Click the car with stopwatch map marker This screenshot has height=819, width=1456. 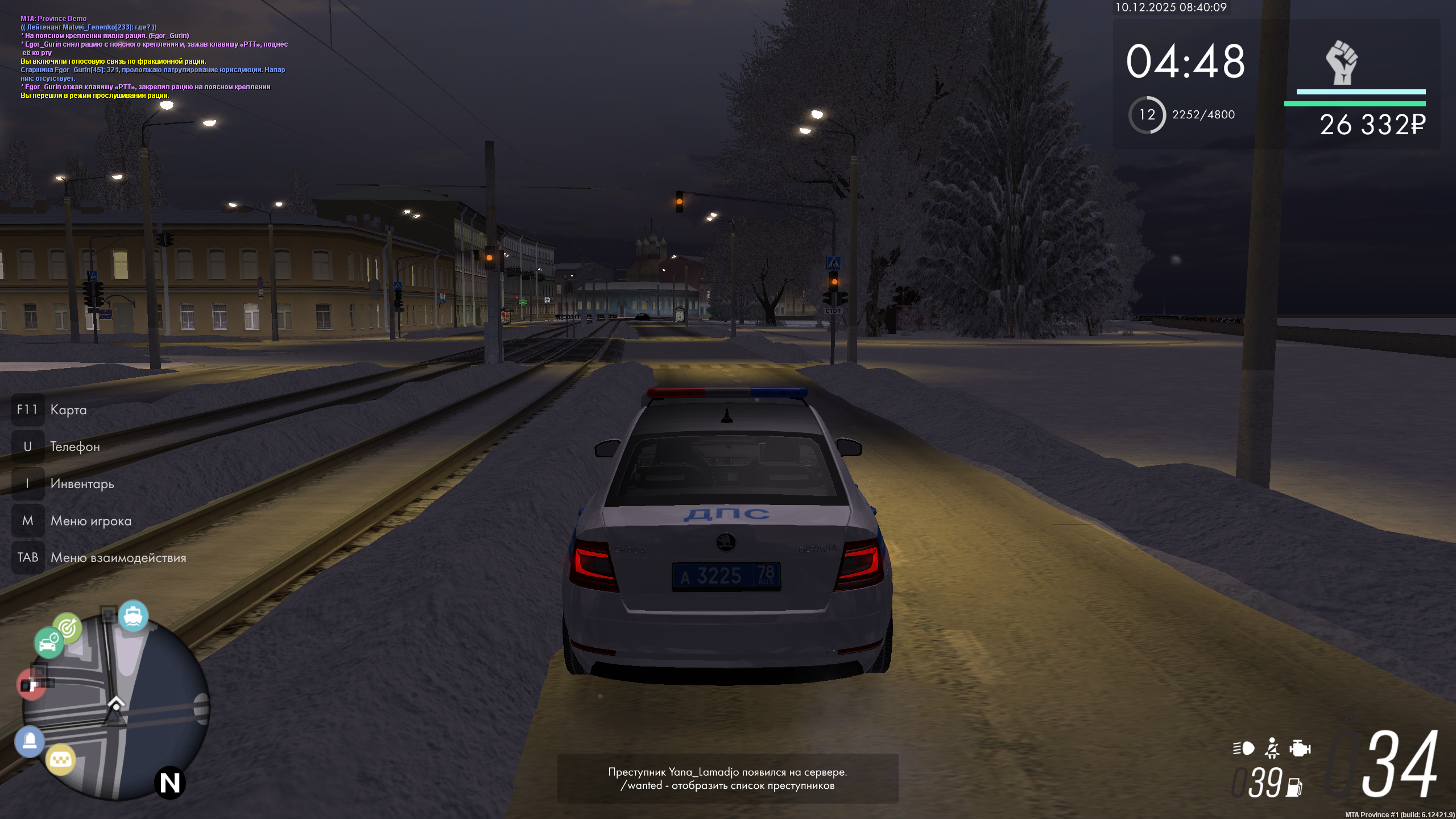click(x=48, y=643)
